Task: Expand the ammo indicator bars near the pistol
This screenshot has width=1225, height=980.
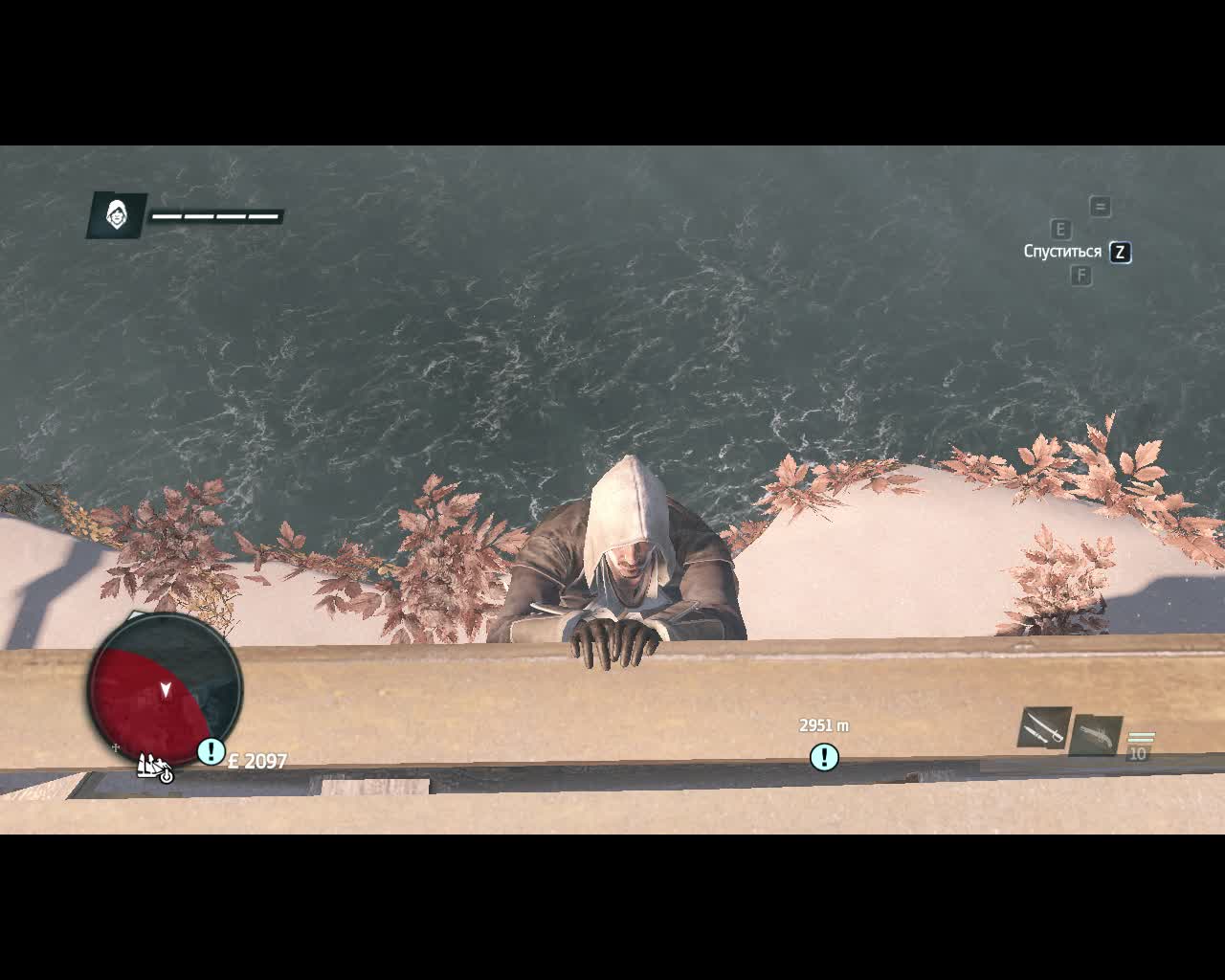Action: (x=1141, y=737)
